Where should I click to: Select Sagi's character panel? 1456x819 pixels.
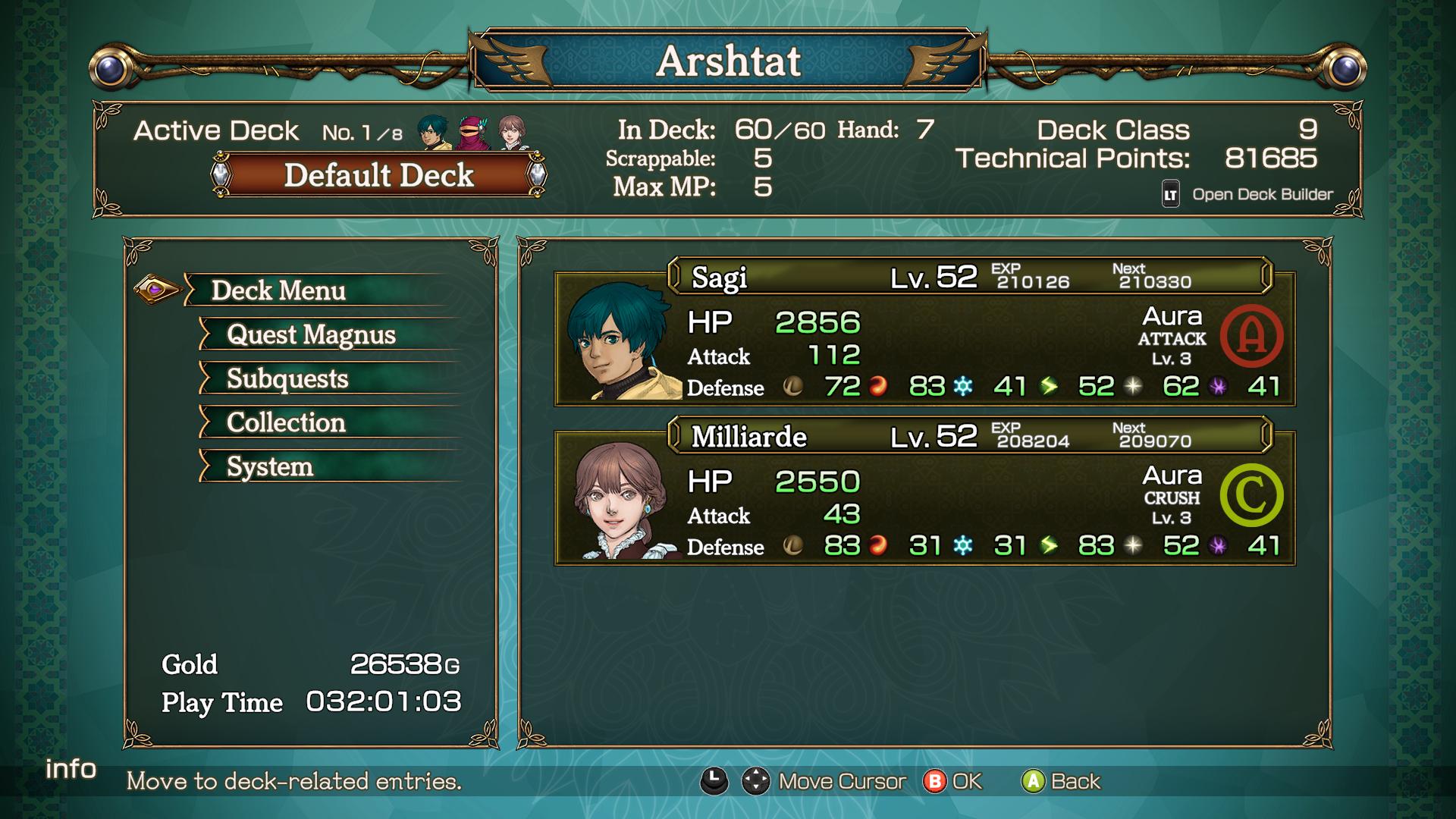coord(924,334)
